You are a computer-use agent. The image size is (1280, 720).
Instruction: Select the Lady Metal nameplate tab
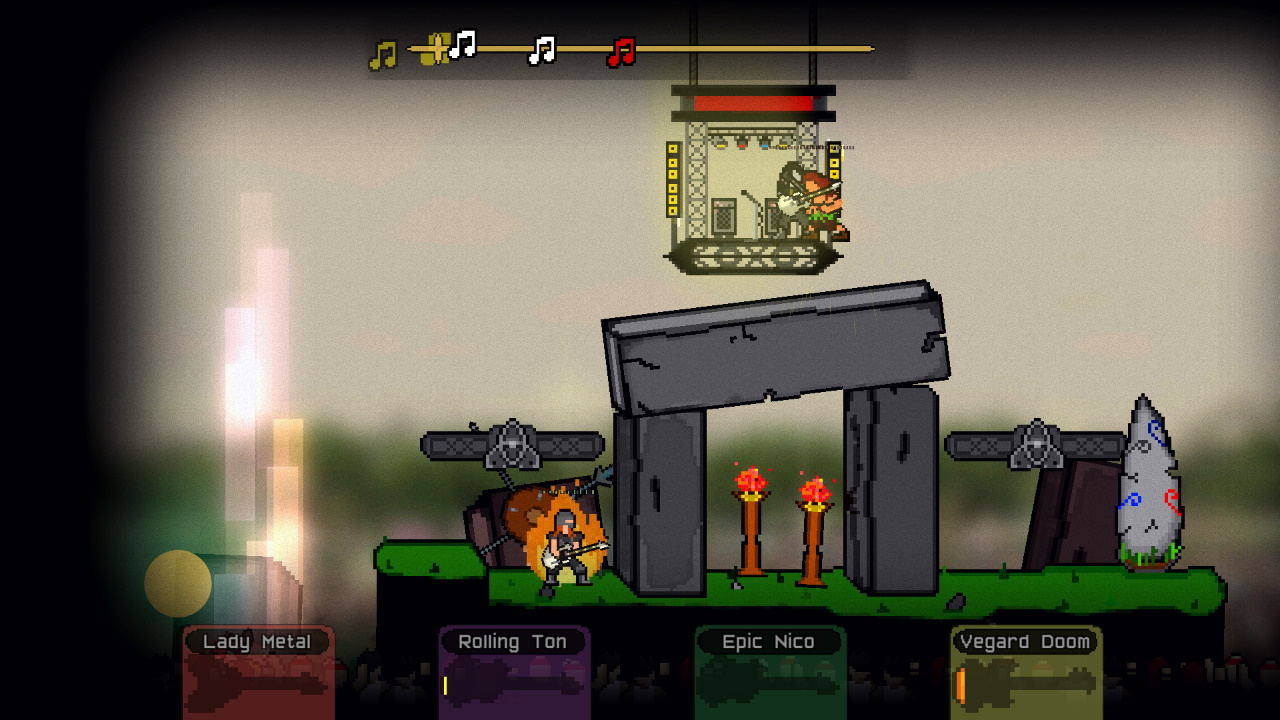(x=258, y=641)
